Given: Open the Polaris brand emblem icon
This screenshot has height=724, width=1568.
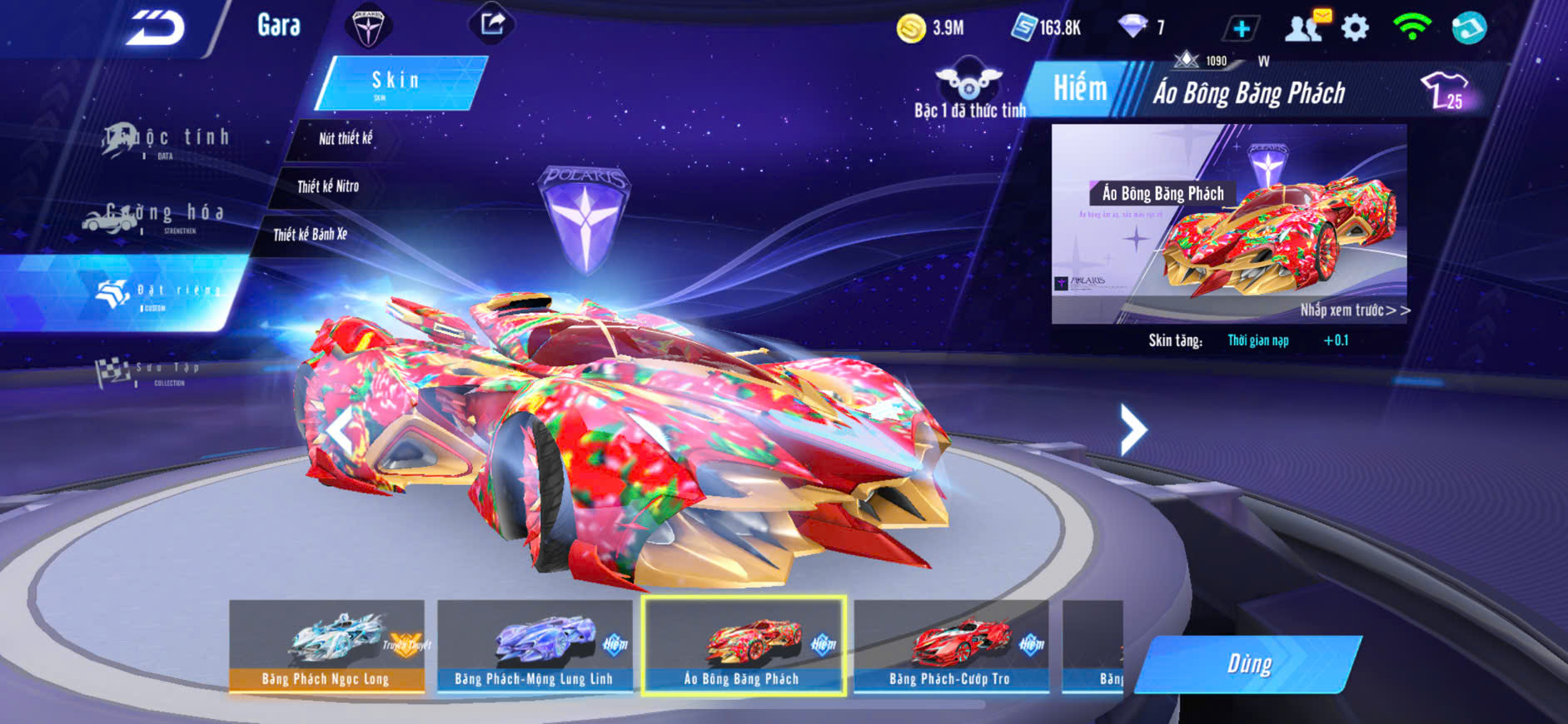Looking at the screenshot, I should tap(367, 27).
